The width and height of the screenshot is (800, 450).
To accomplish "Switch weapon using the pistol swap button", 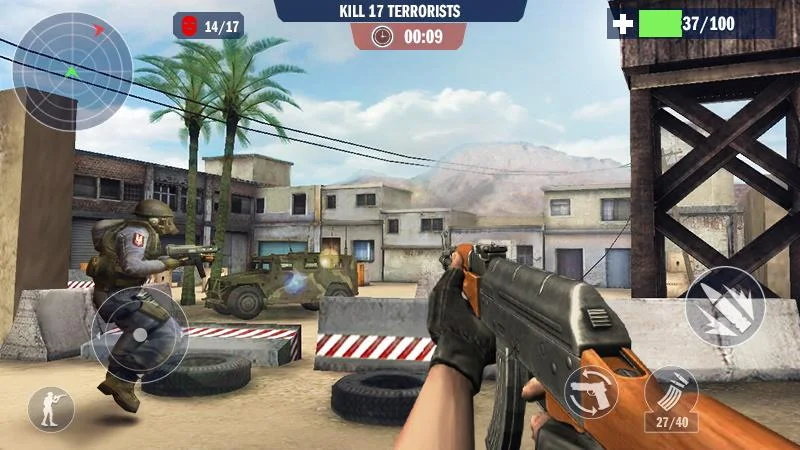I will 591,391.
